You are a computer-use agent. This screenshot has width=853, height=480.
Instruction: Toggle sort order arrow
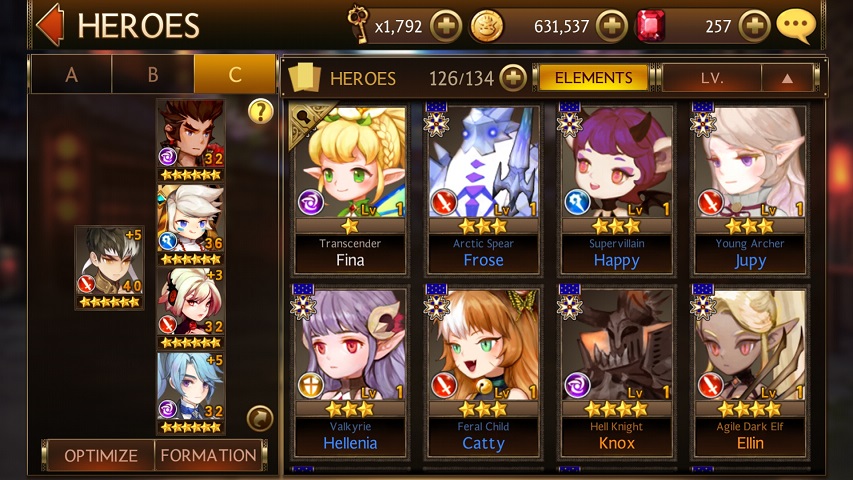787,78
